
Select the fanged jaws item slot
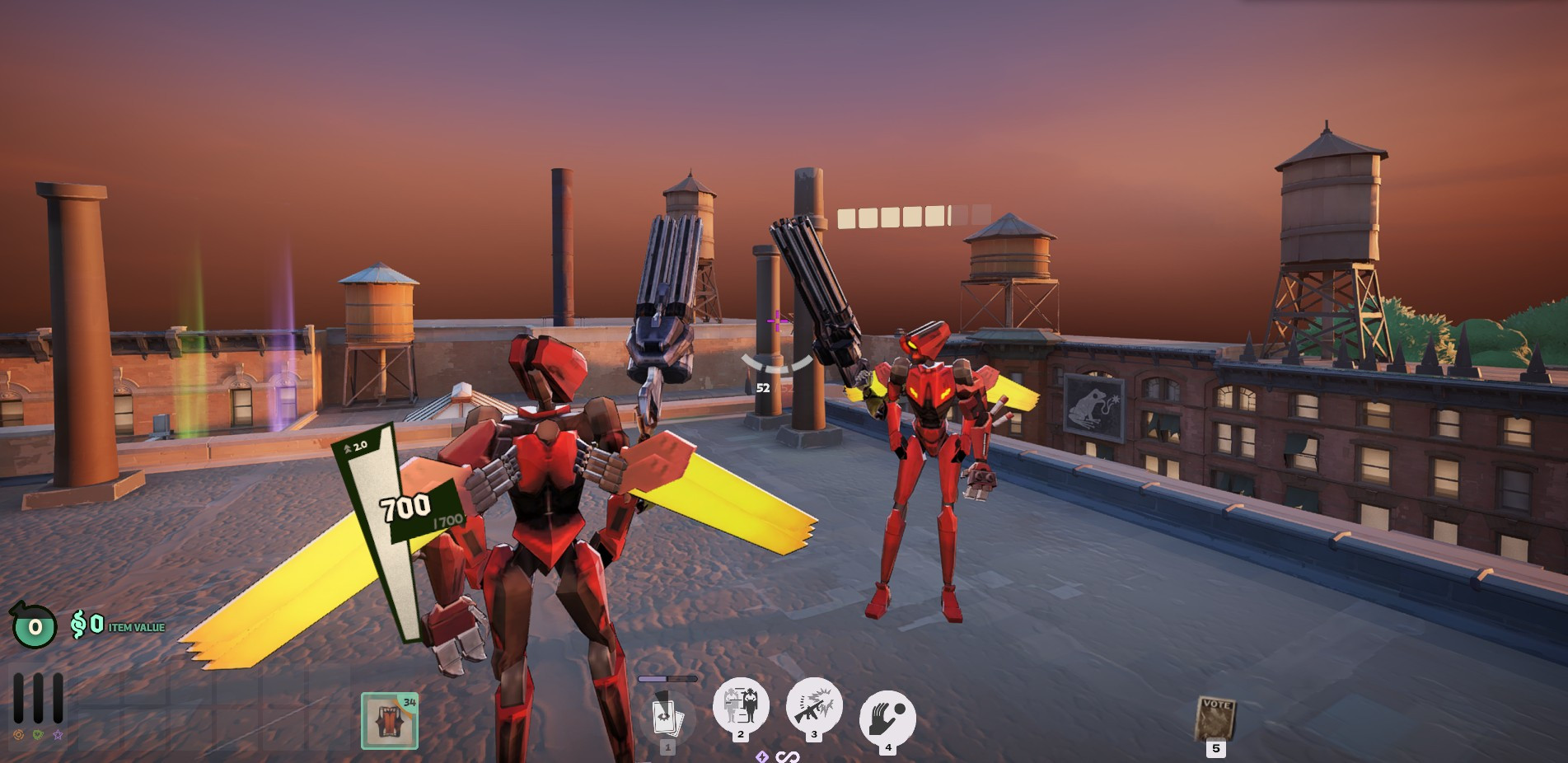click(390, 720)
